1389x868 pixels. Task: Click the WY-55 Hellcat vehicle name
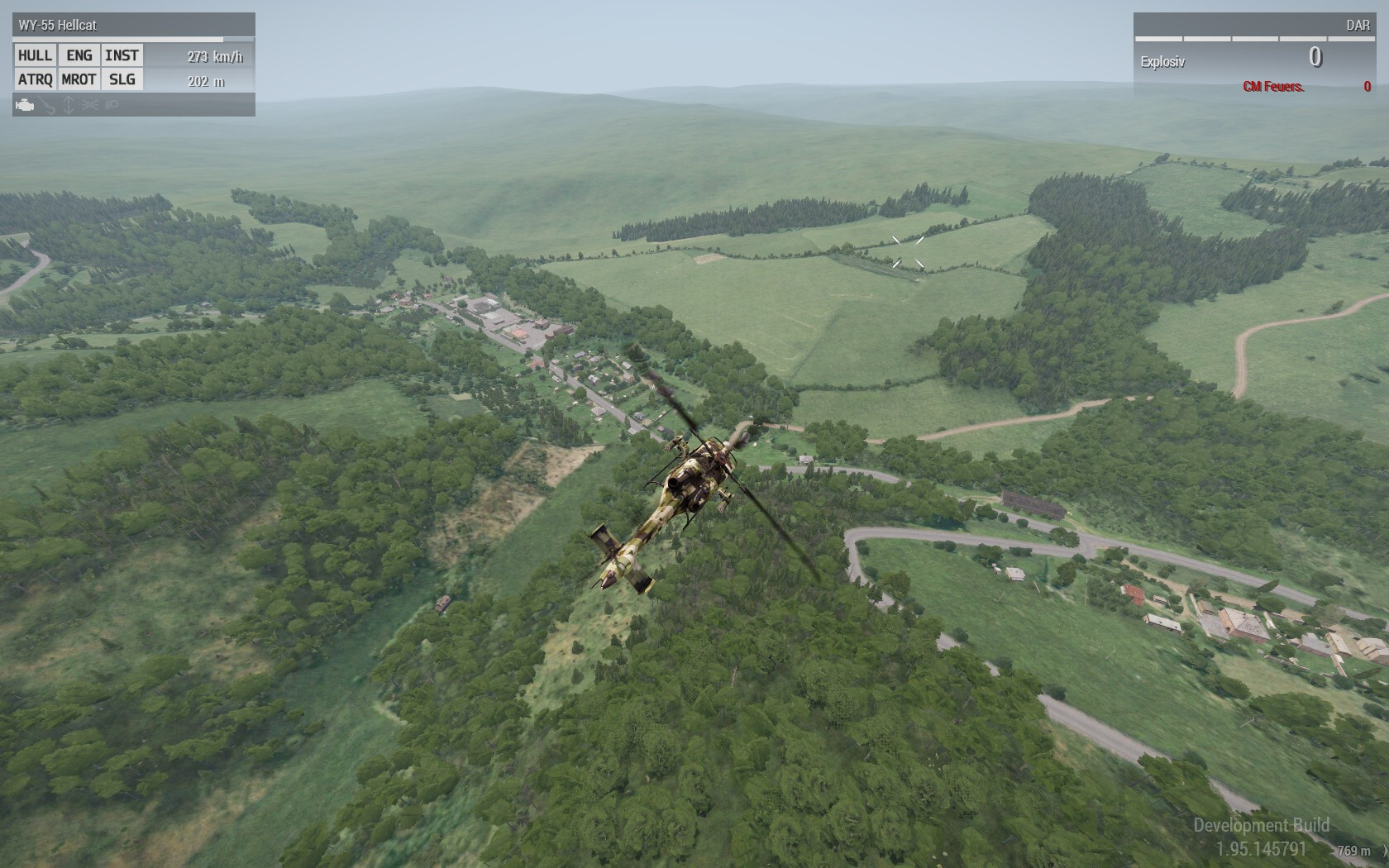(x=58, y=25)
